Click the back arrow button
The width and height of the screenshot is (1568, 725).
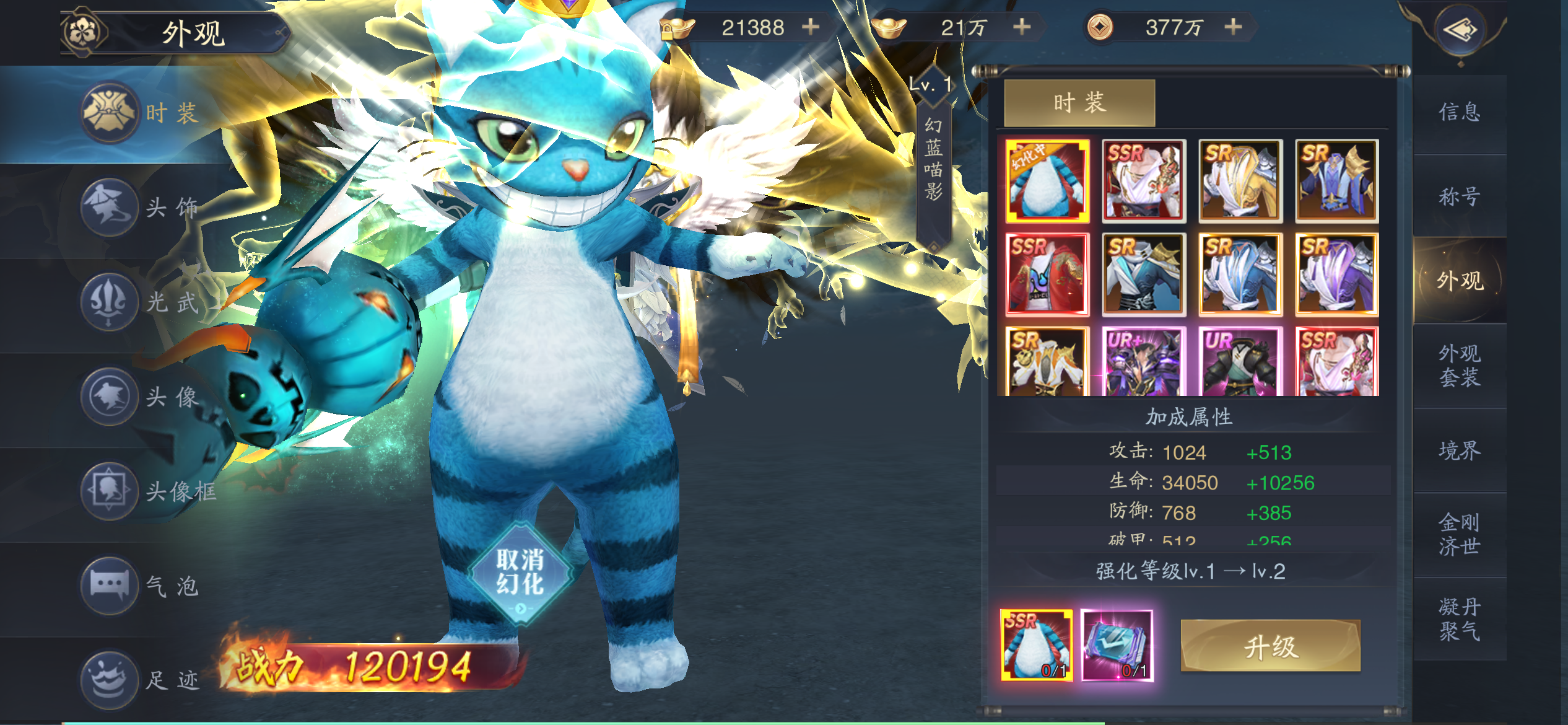pos(1461,30)
